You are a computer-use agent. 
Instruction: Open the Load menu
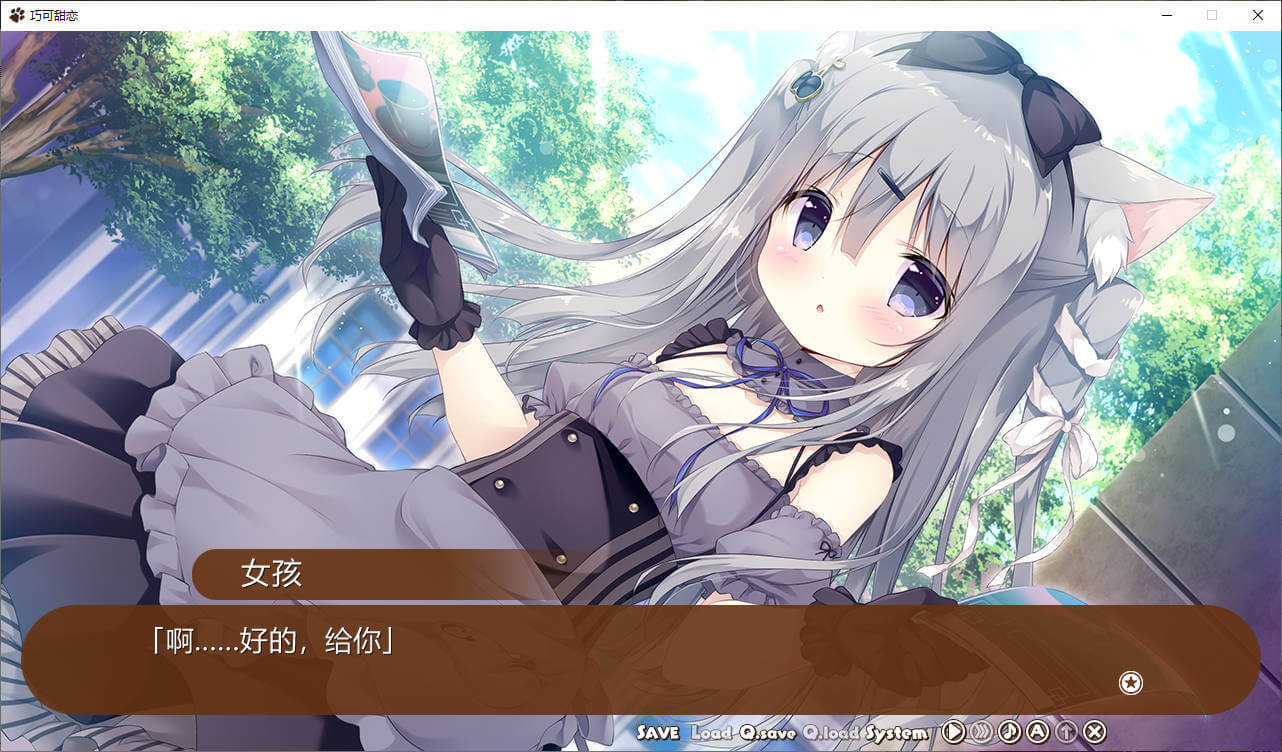(x=712, y=733)
